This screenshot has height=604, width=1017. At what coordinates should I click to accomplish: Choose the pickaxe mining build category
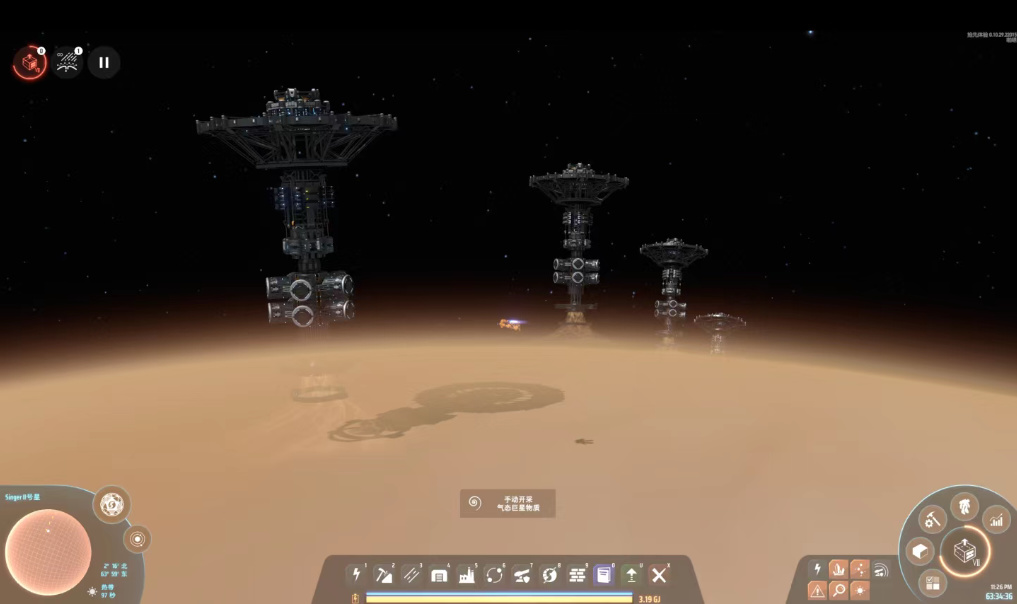point(383,574)
